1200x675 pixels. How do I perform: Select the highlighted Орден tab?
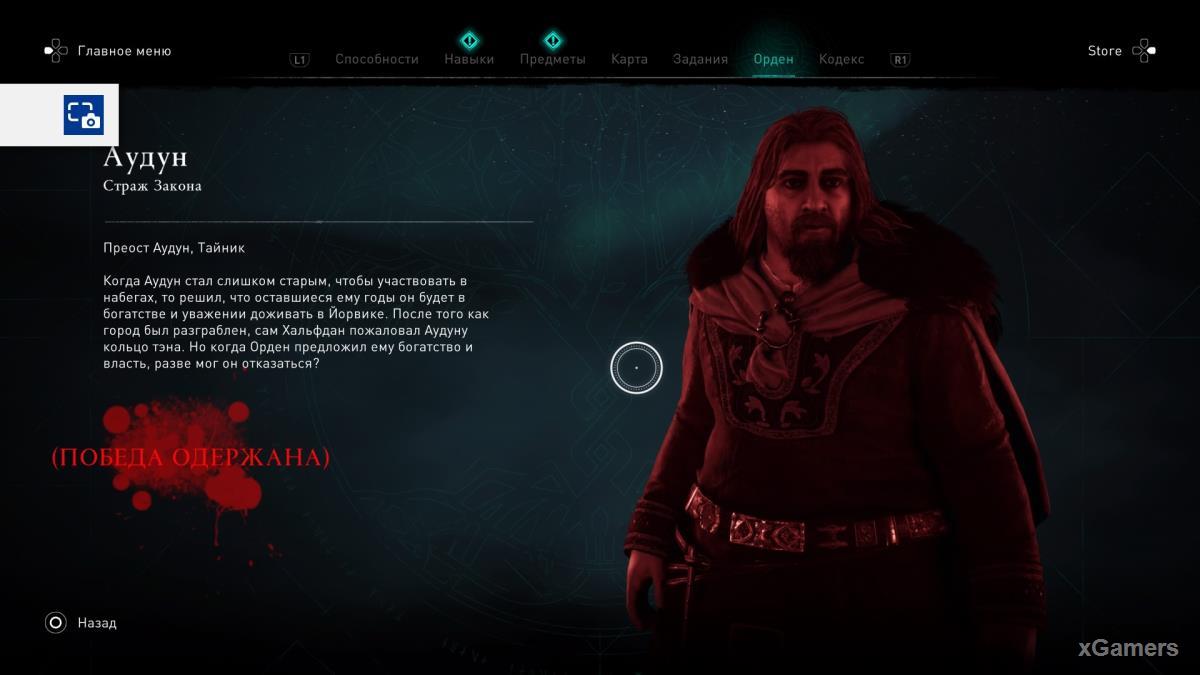(773, 59)
